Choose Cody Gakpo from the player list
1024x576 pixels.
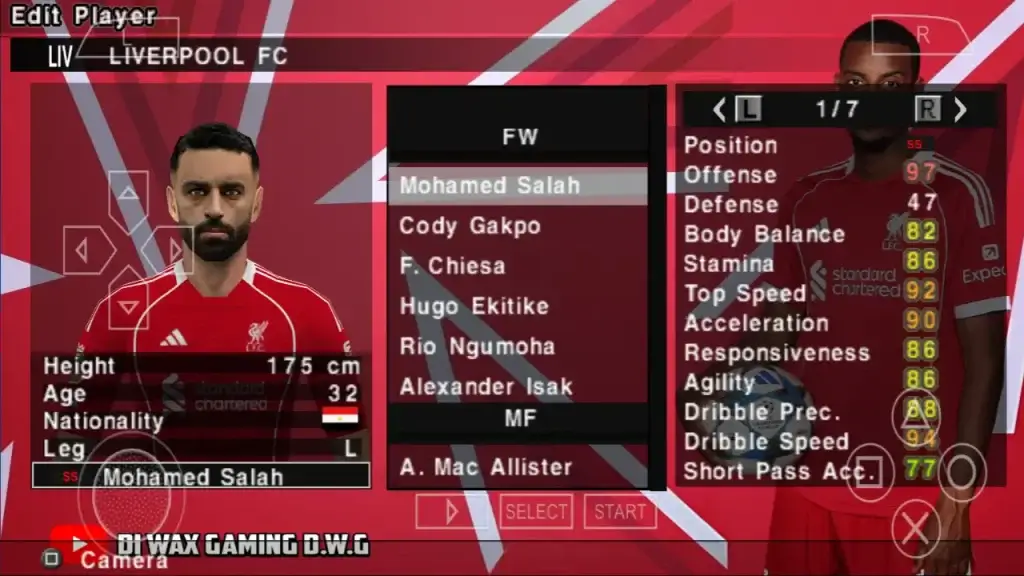click(518, 226)
